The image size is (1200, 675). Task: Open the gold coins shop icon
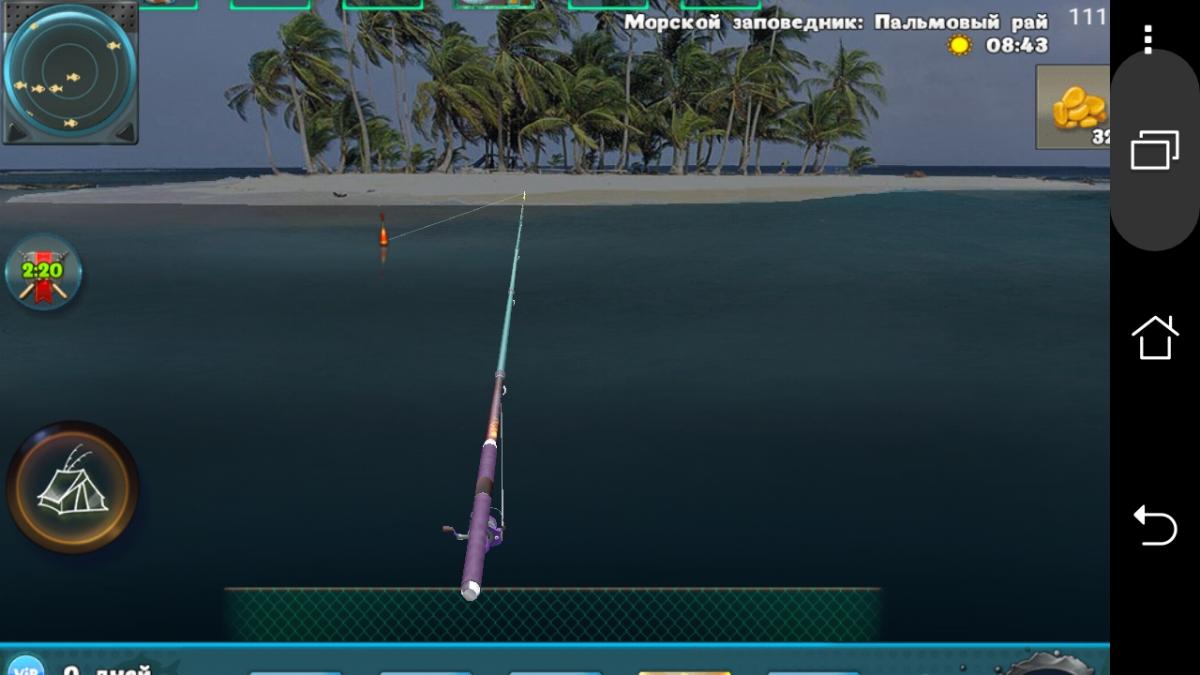click(x=1076, y=108)
